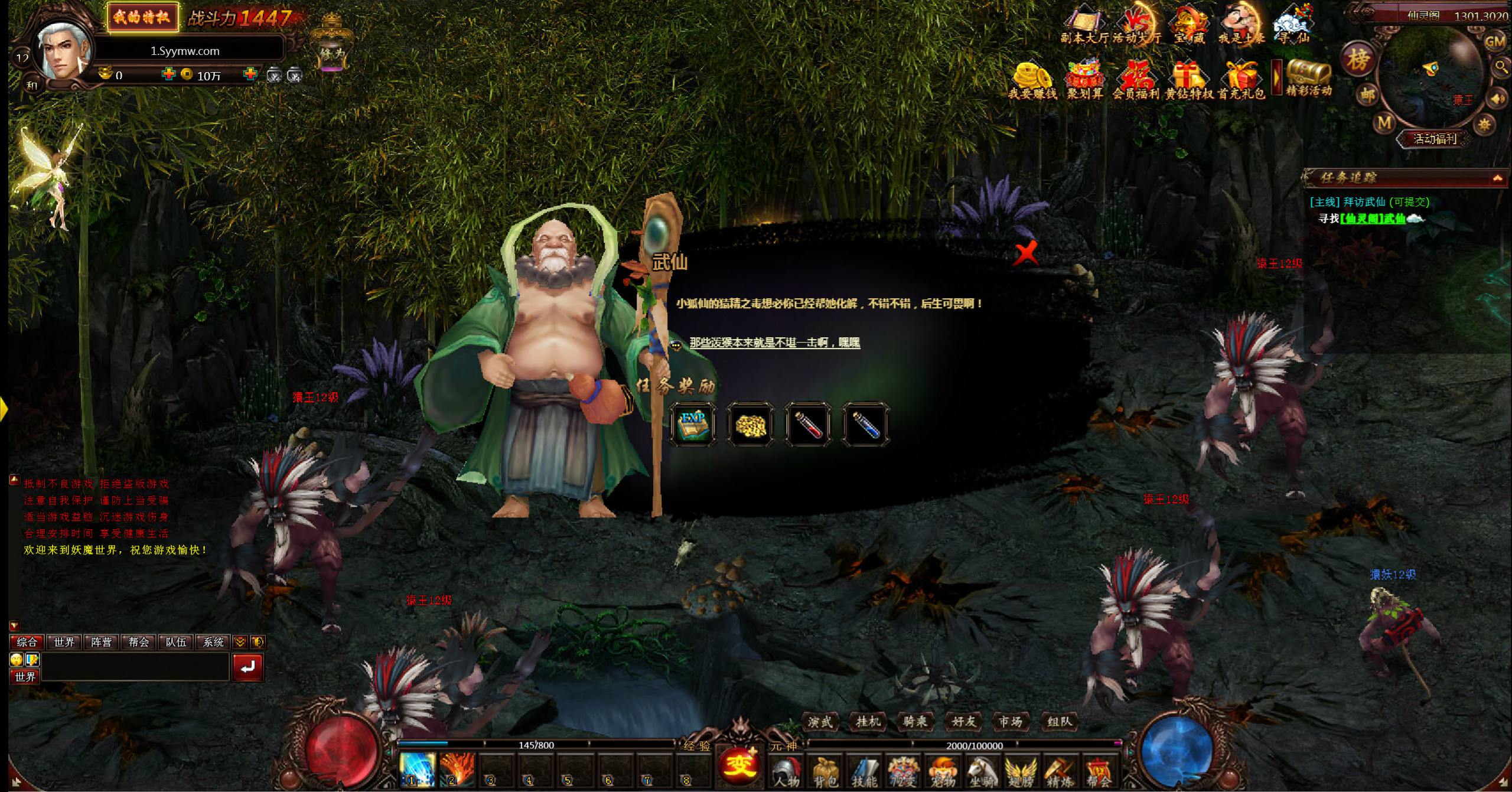Image resolution: width=1512 pixels, height=792 pixels.
Task: Open the 榜 rankings button
Action: [1358, 59]
